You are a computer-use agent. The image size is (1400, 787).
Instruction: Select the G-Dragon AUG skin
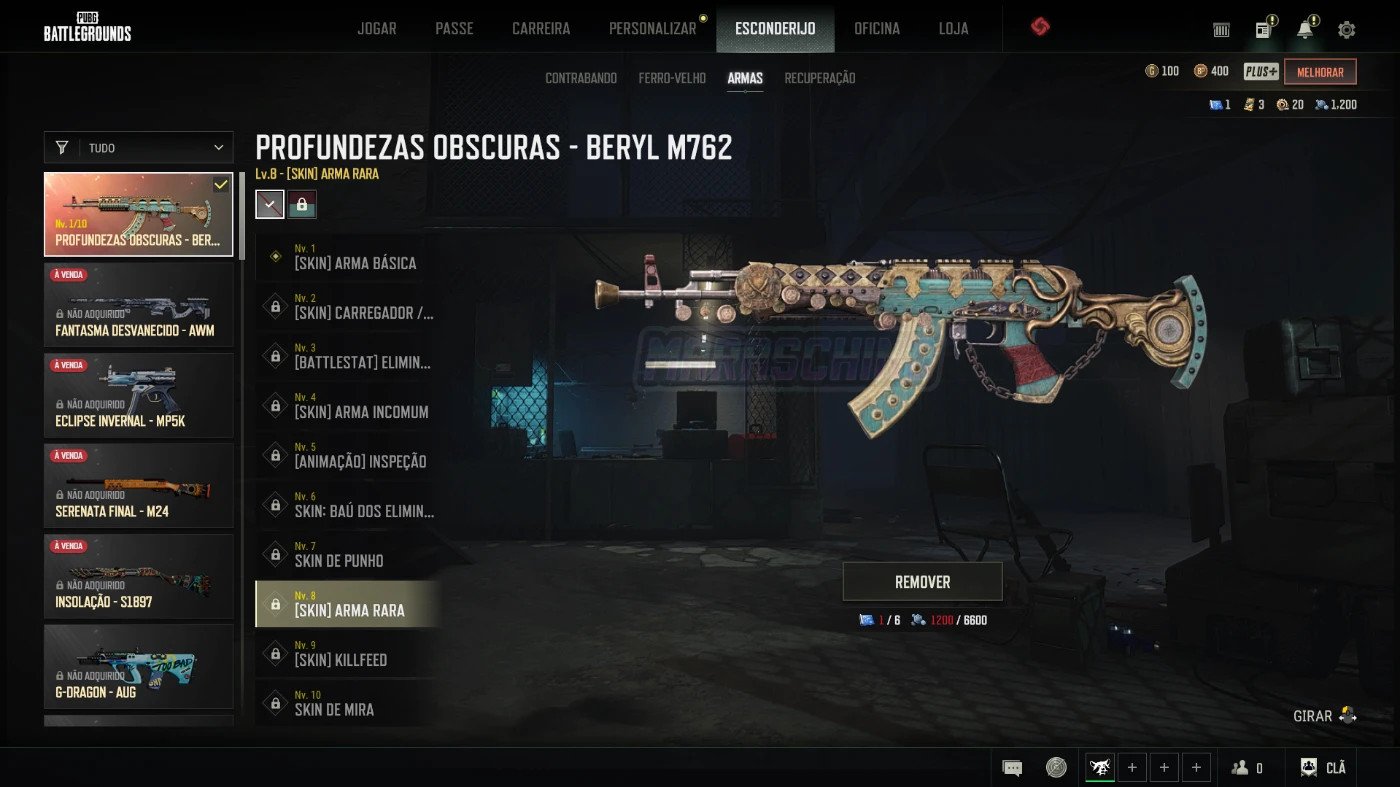(x=139, y=666)
